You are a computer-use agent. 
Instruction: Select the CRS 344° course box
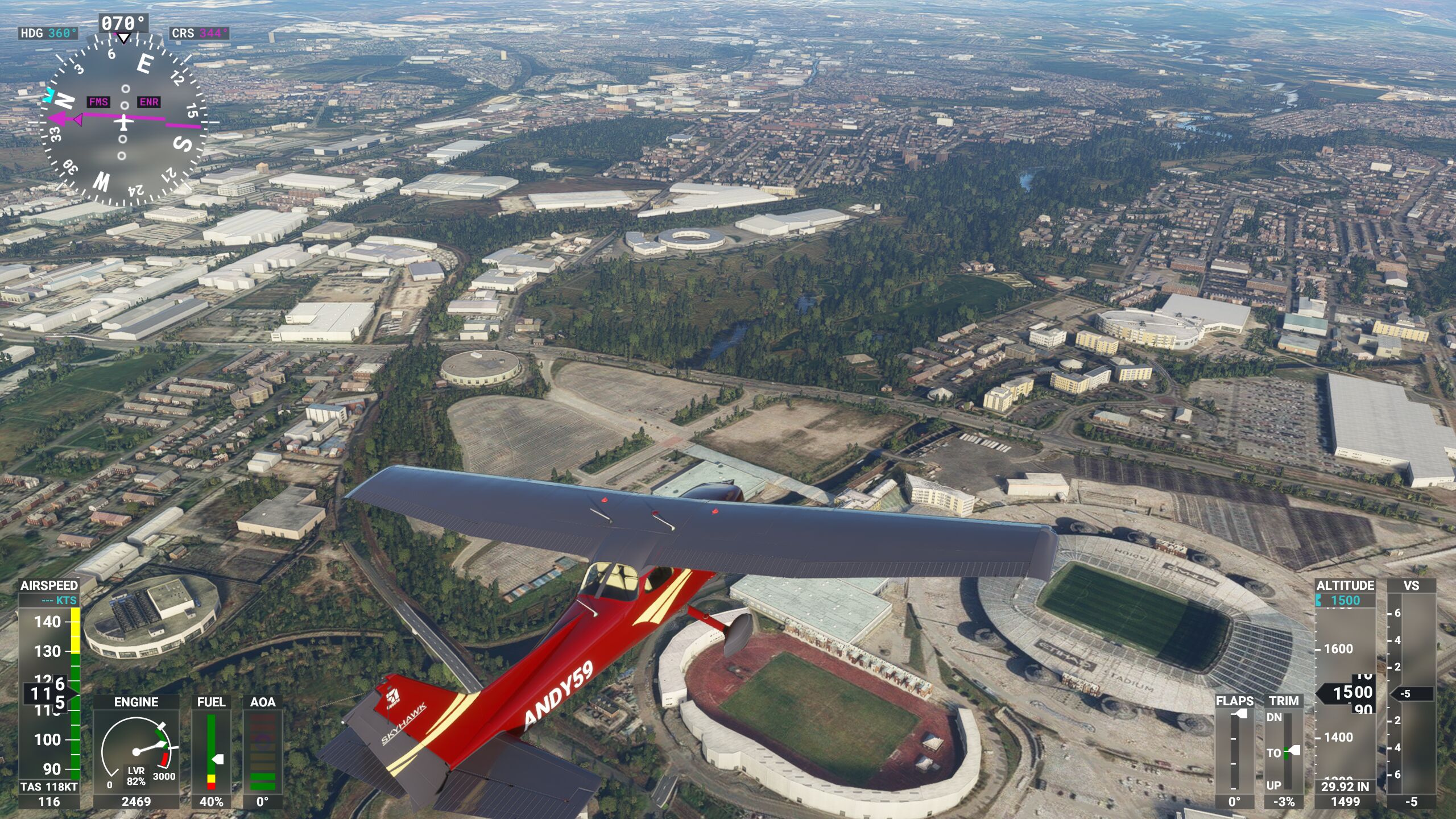(199, 33)
